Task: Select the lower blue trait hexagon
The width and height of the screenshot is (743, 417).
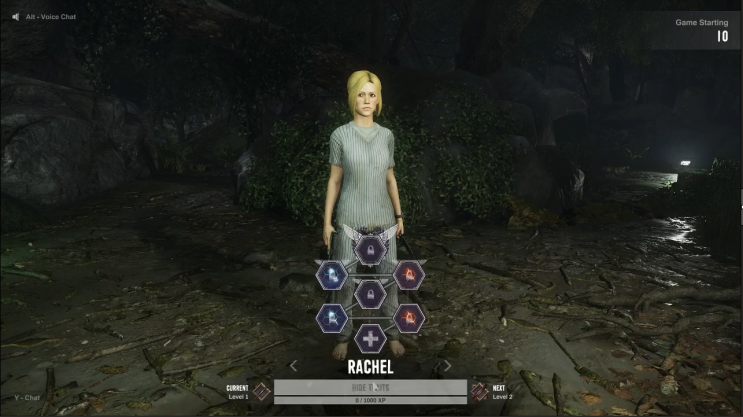Action: [x=331, y=318]
